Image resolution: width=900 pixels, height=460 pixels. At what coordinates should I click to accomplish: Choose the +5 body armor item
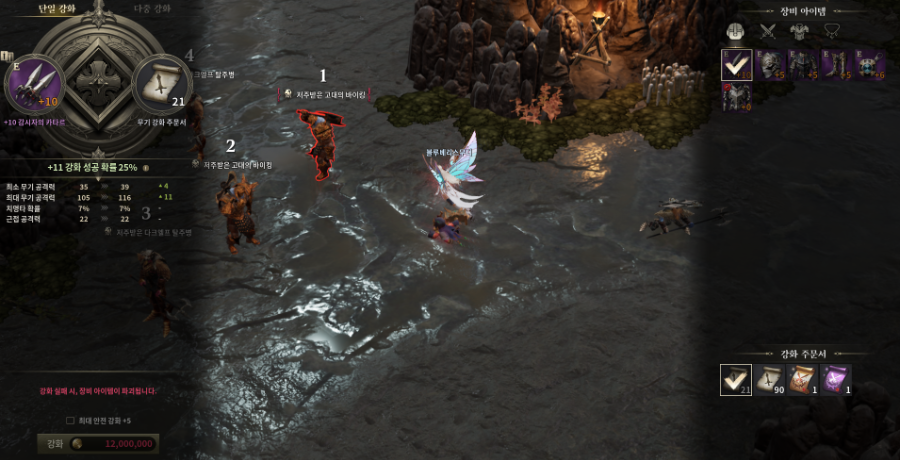[x=801, y=64]
